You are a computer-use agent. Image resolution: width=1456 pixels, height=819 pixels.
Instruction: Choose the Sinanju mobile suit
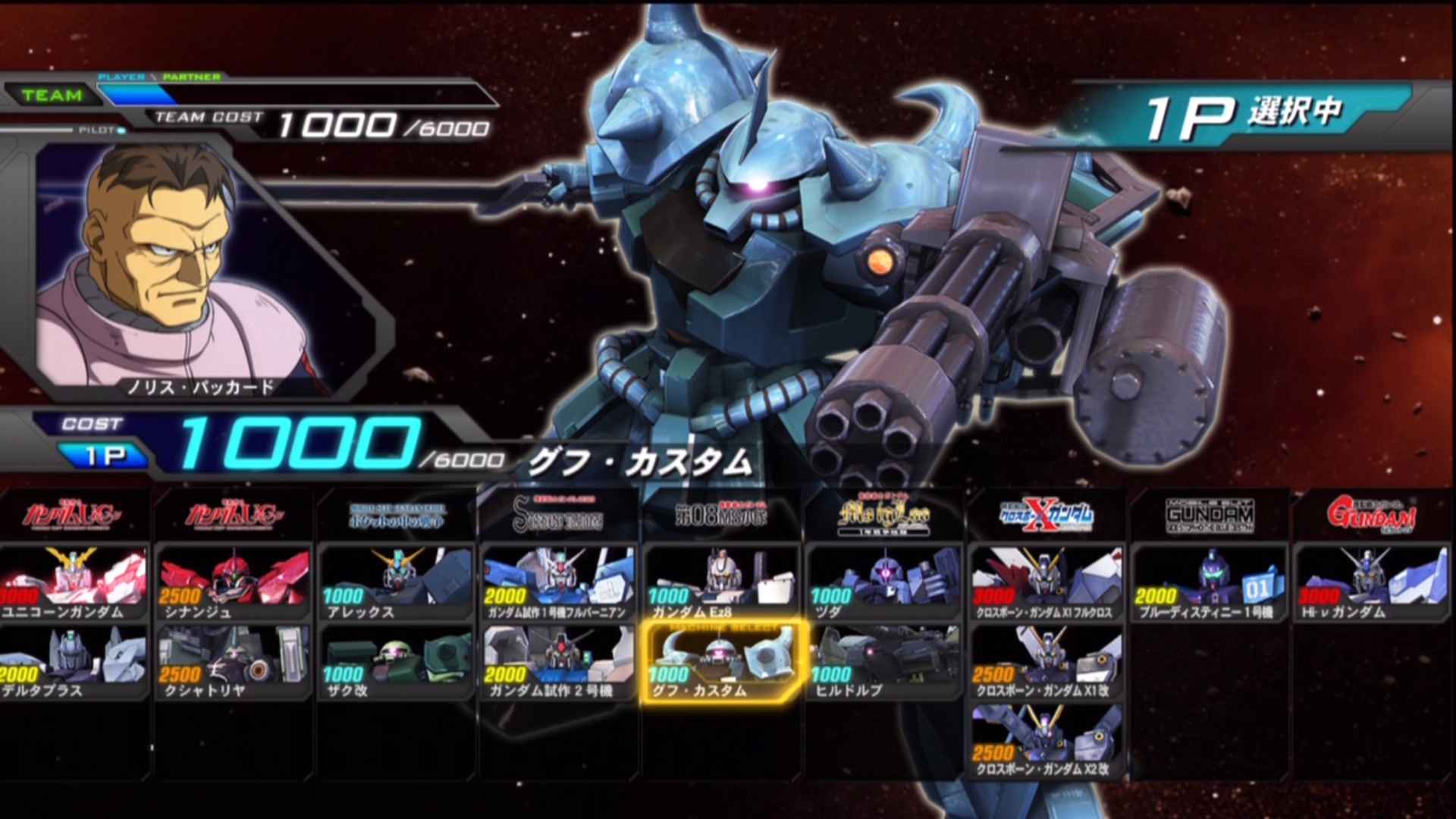tap(233, 584)
